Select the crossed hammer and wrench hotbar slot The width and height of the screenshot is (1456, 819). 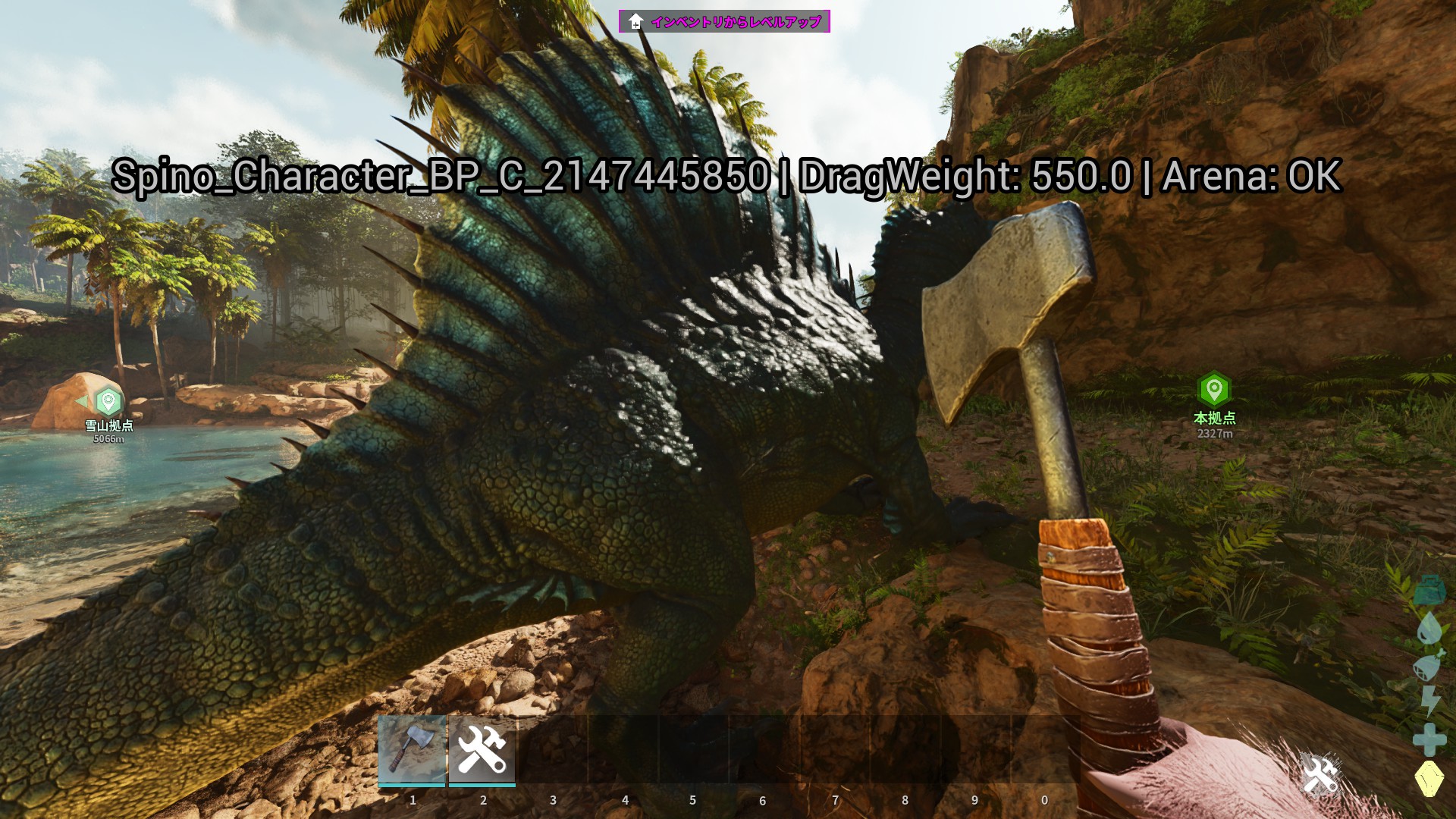pos(482,748)
